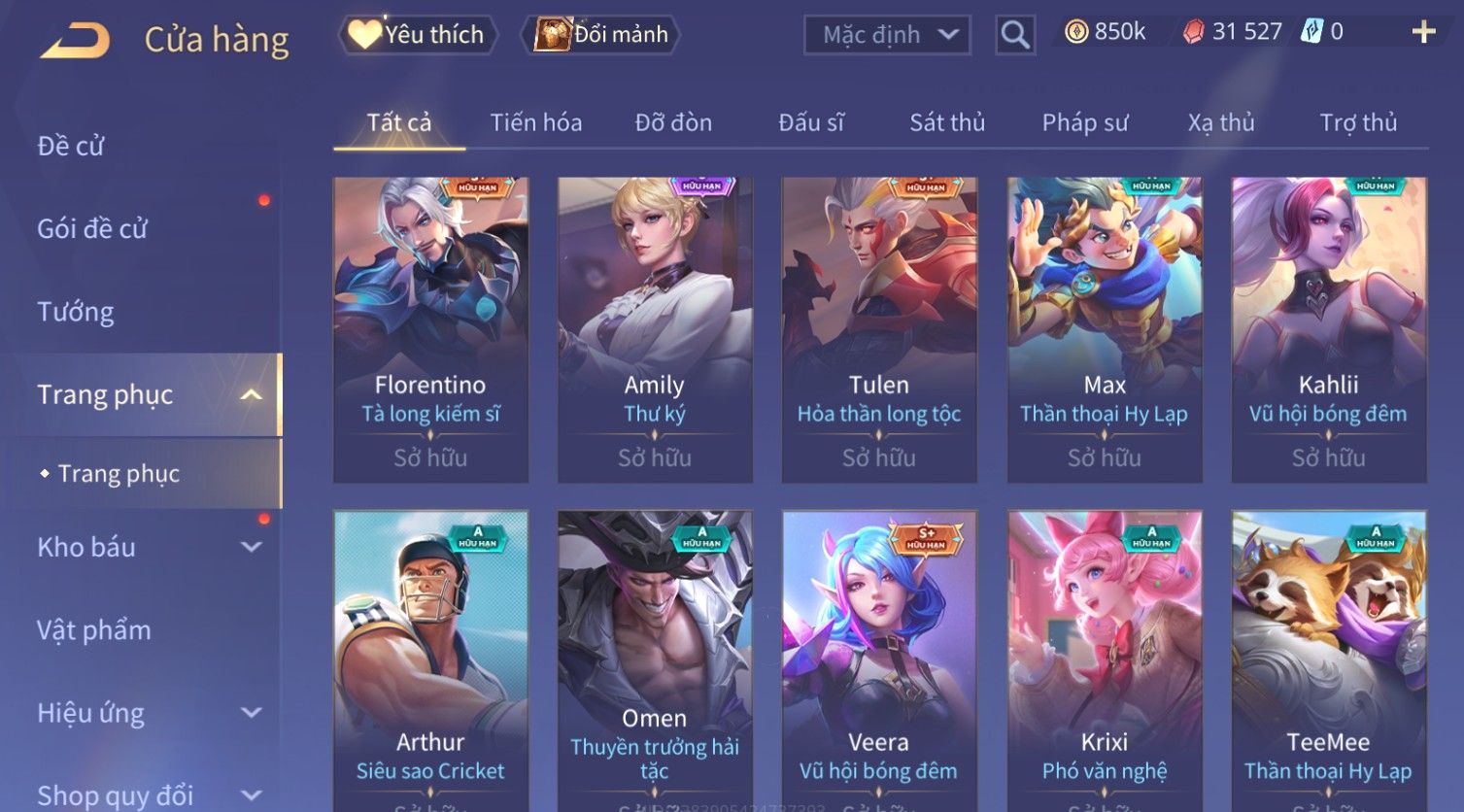The width and height of the screenshot is (1464, 812).
Task: Select the Florentino Tà long kiếm sĩ skin
Action: (x=430, y=328)
